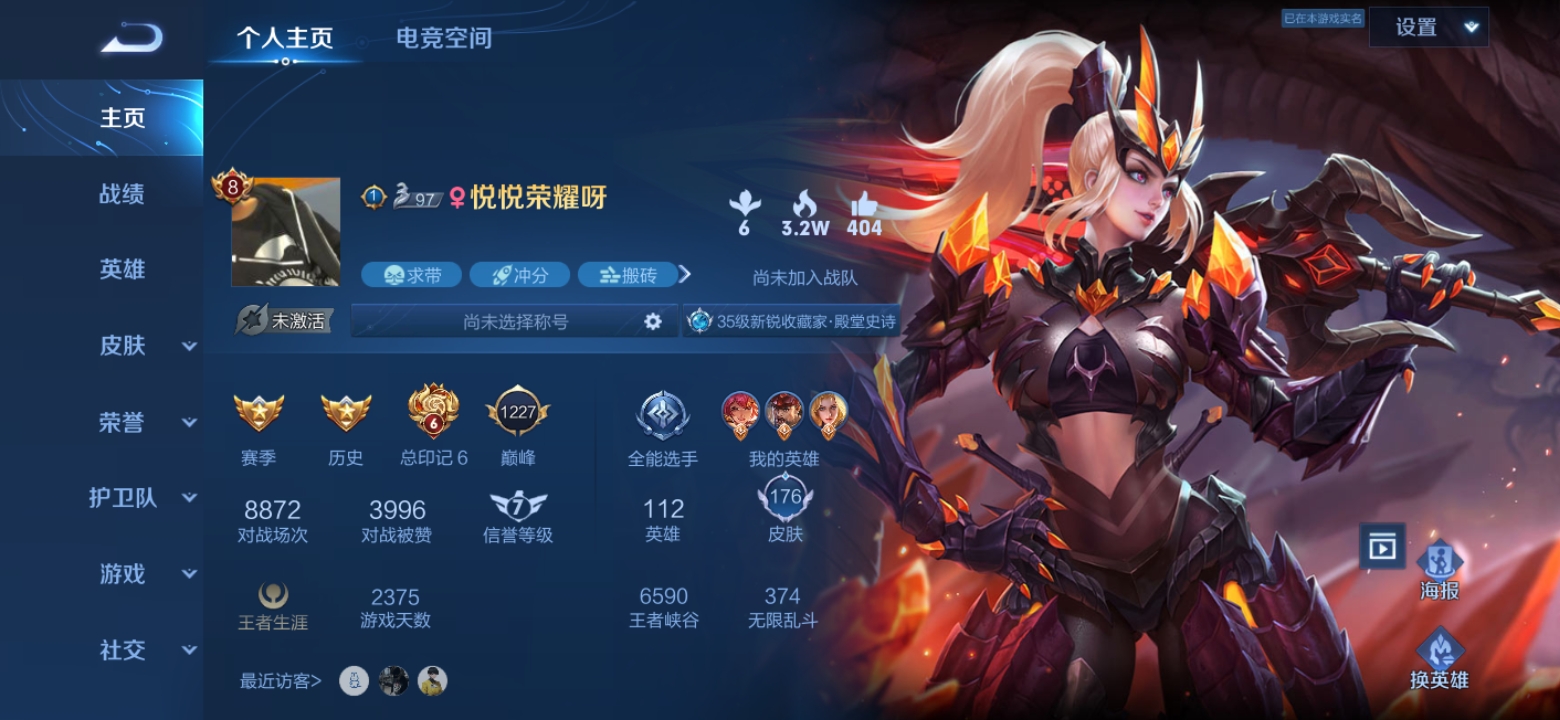Expand the 荣誉 sidebar section
The image size is (1560, 720).
click(187, 424)
